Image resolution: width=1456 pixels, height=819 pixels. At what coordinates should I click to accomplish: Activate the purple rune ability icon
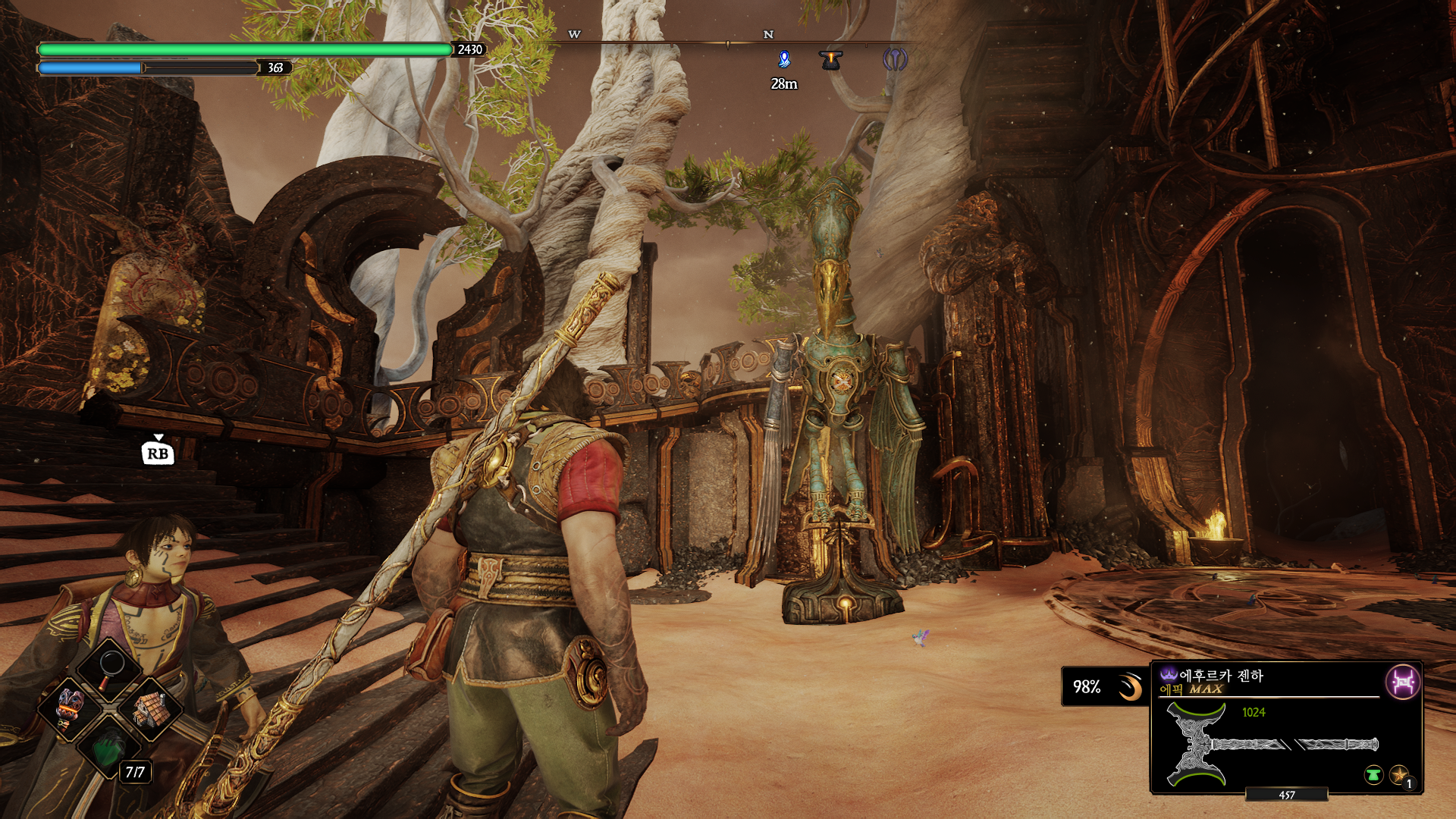tap(1402, 682)
